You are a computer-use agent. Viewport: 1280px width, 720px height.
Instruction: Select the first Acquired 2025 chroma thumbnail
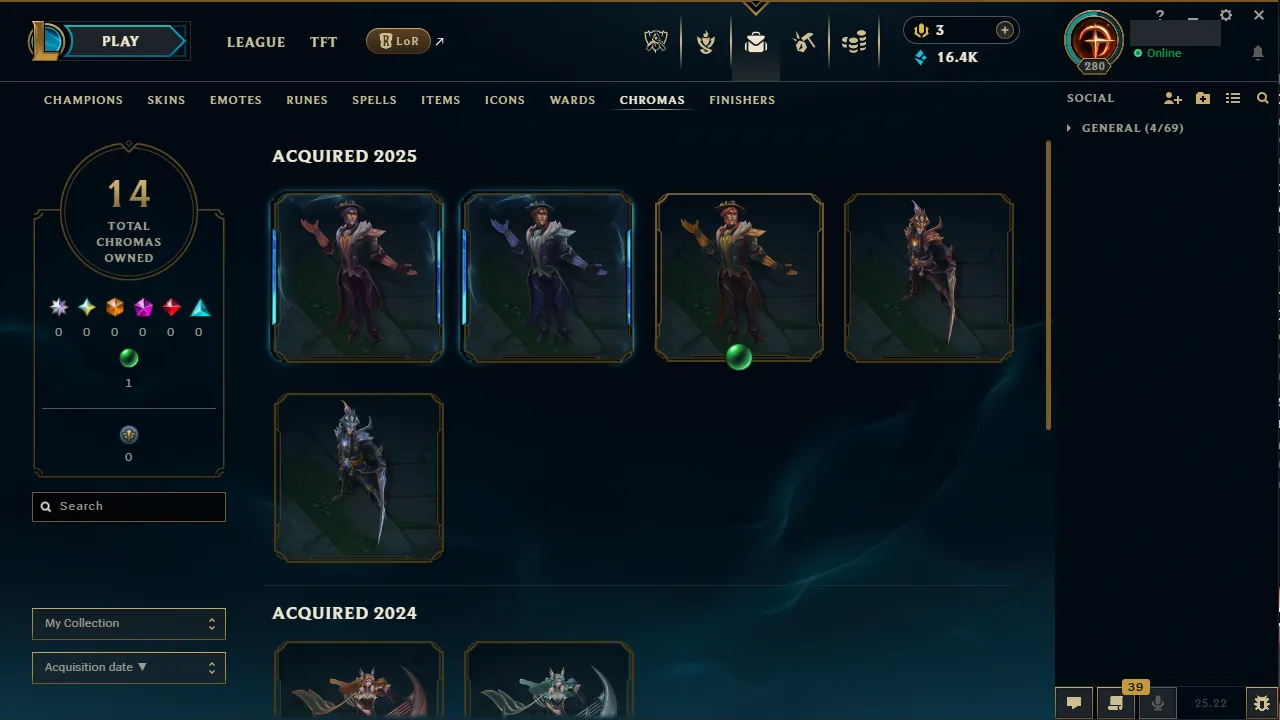357,276
